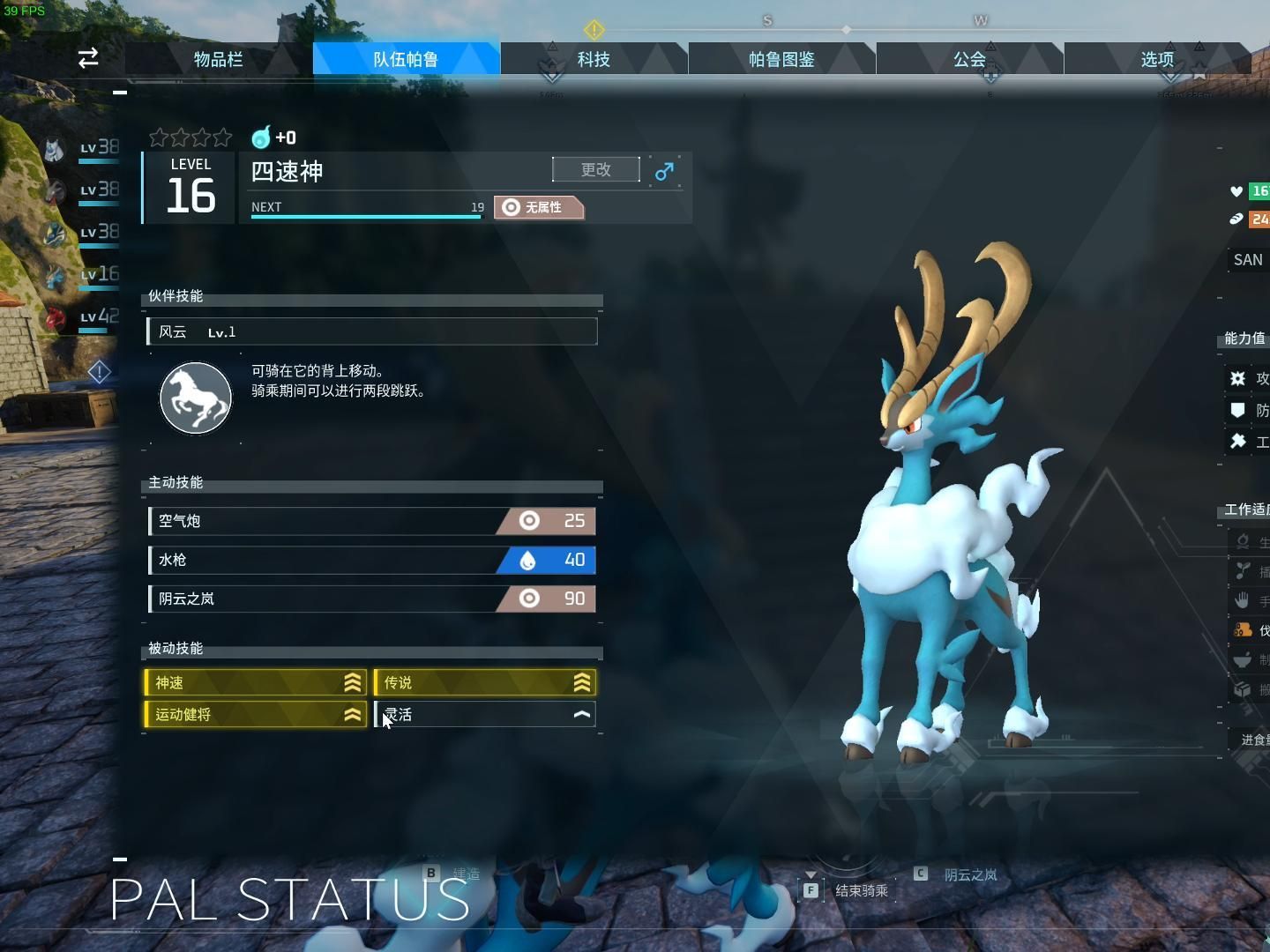Toggle the 灵活 passive skill entry
This screenshot has width=1270, height=952.
[485, 714]
